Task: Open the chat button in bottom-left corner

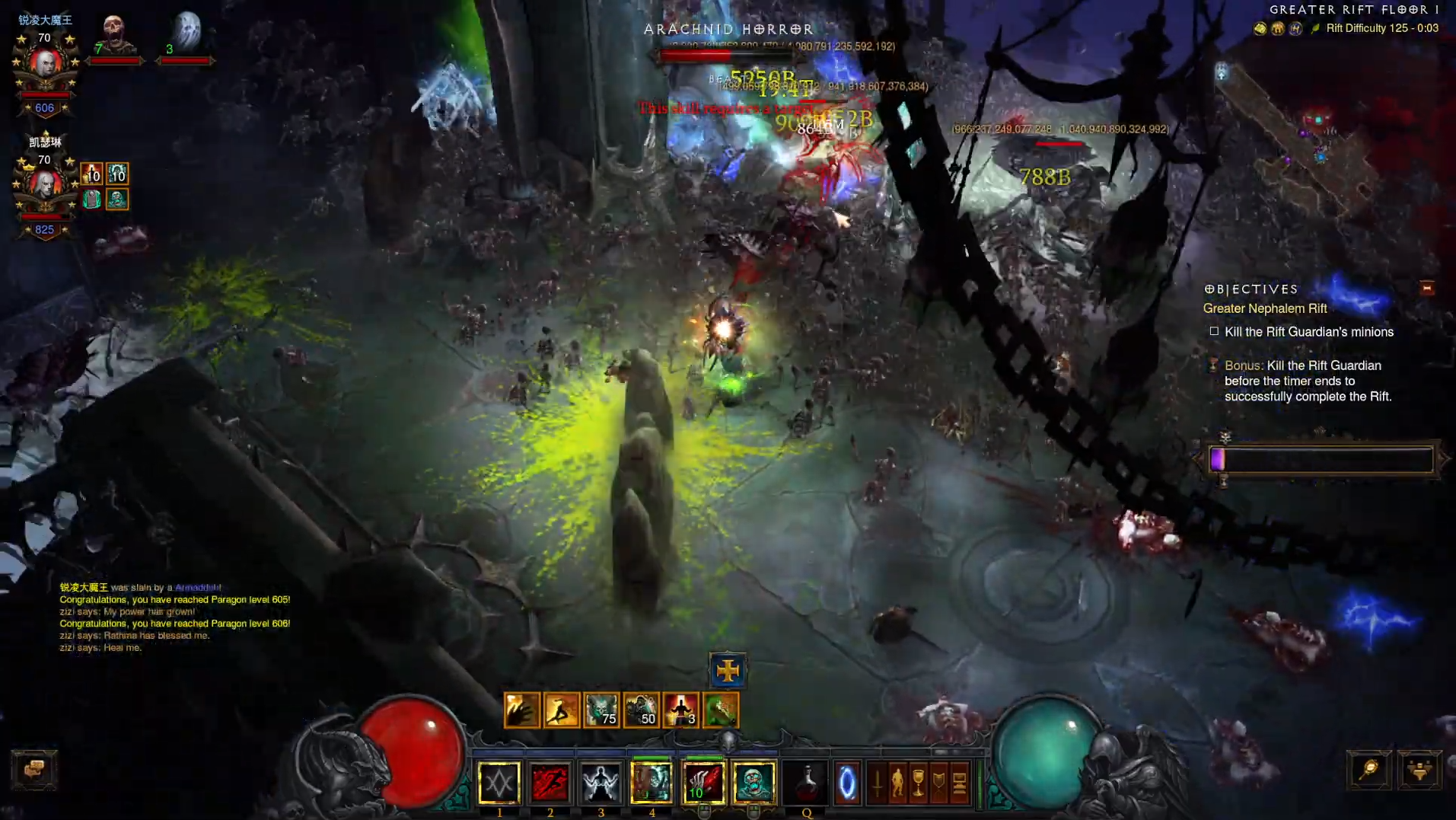Action: click(x=34, y=769)
